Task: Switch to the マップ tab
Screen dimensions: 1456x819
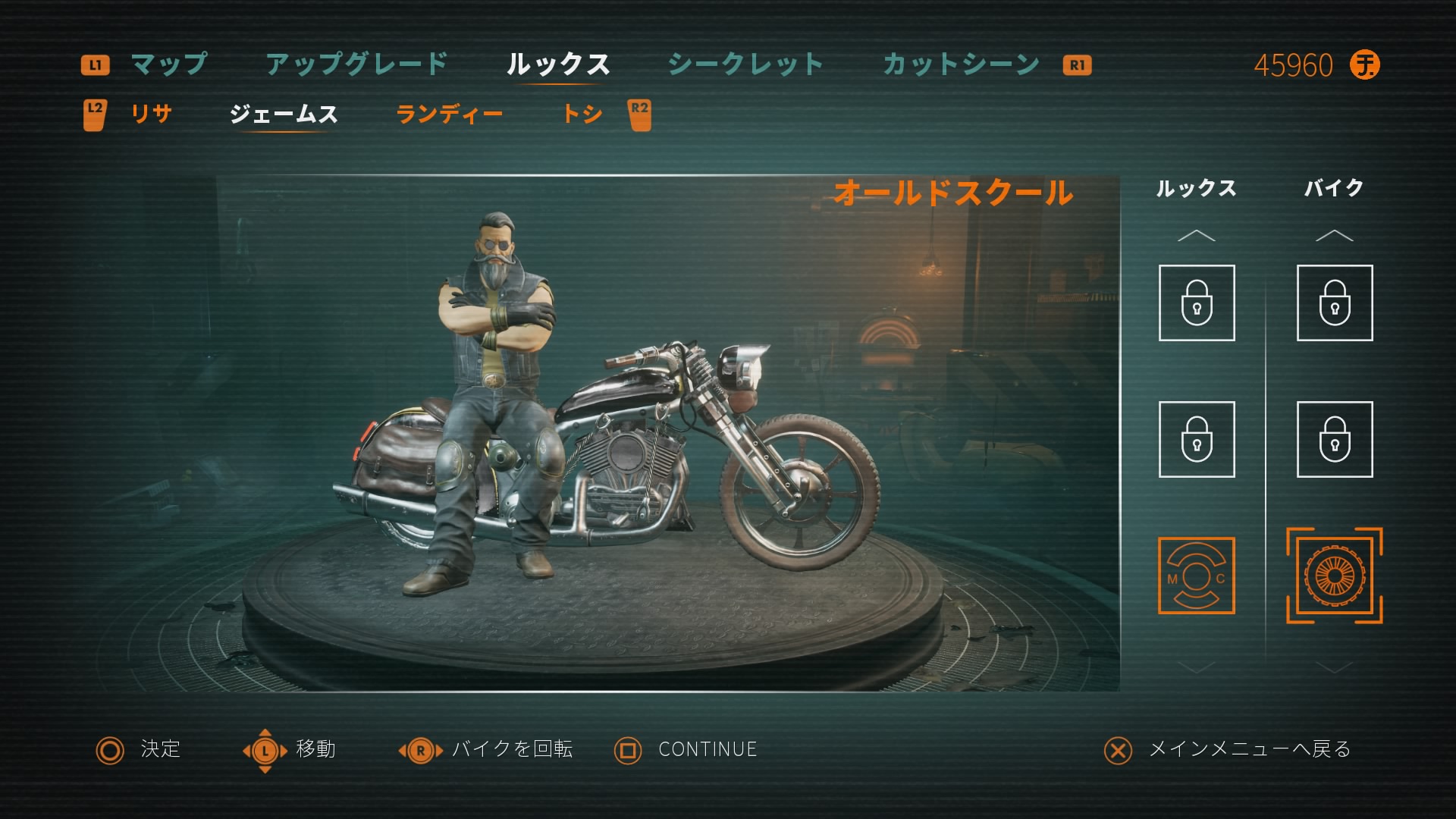Action: pyautogui.click(x=168, y=64)
